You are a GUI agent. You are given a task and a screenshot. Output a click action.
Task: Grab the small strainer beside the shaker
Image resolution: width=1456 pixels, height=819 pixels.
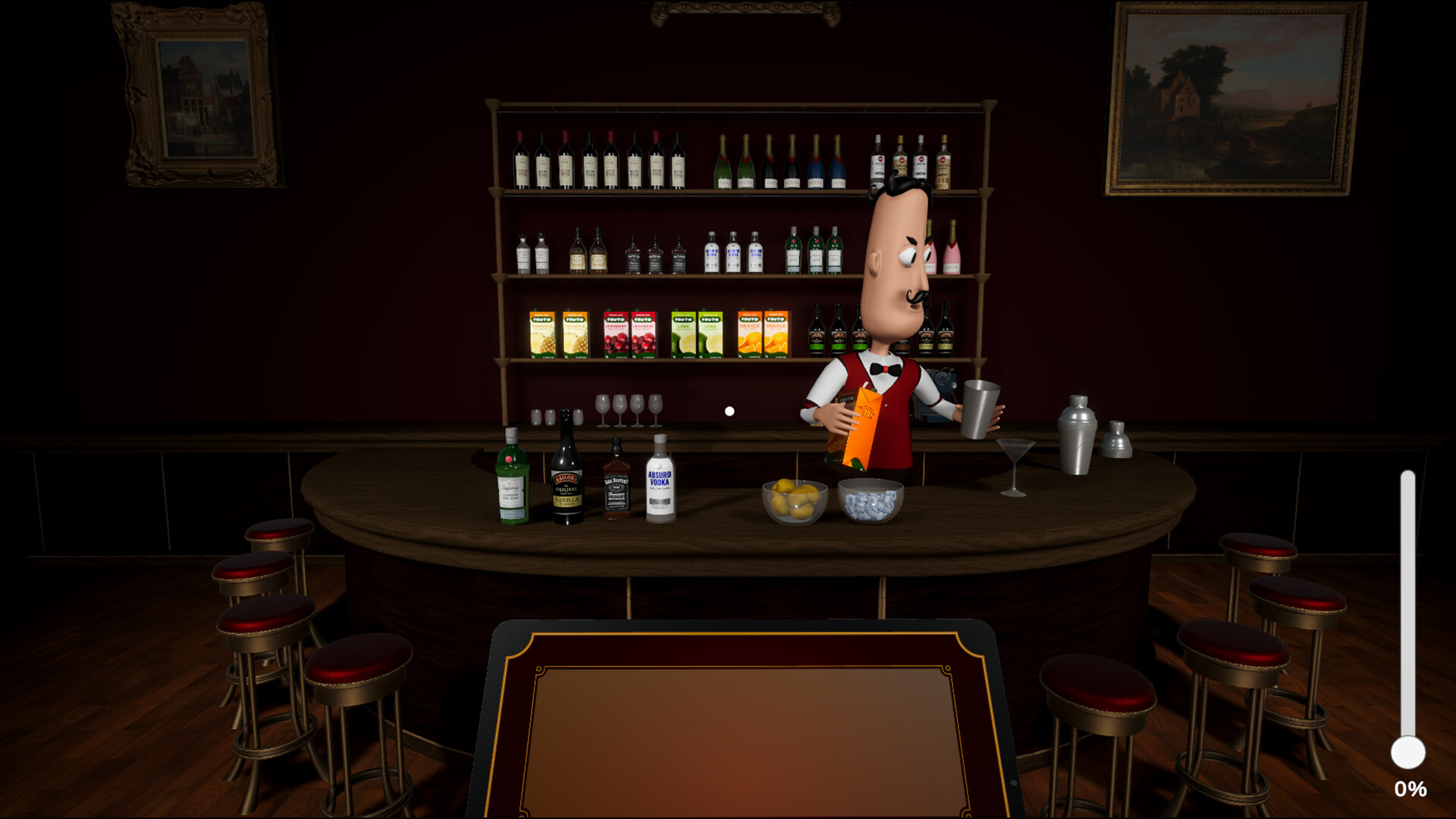click(x=1115, y=440)
